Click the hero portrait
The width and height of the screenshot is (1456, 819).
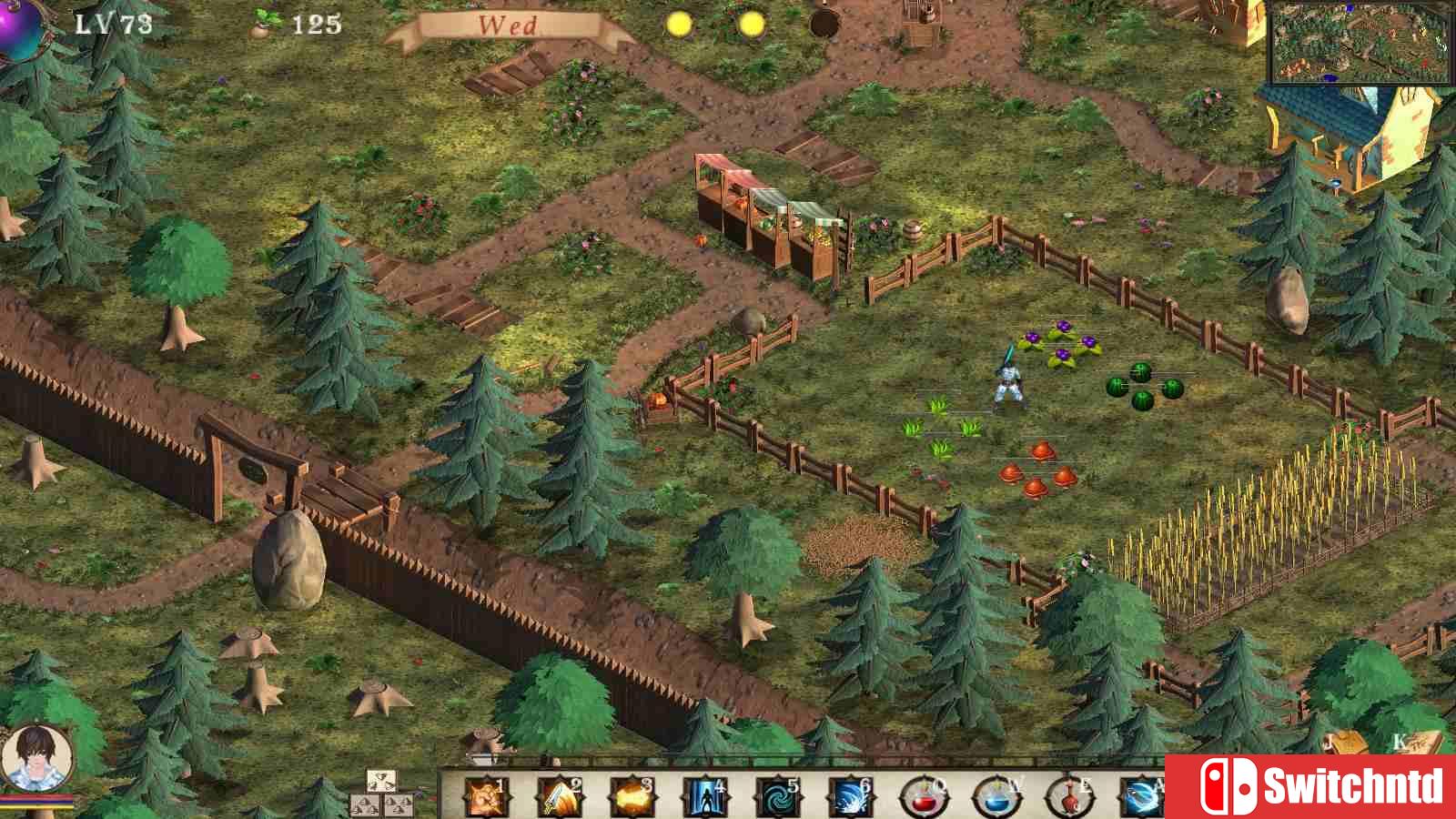(x=36, y=758)
